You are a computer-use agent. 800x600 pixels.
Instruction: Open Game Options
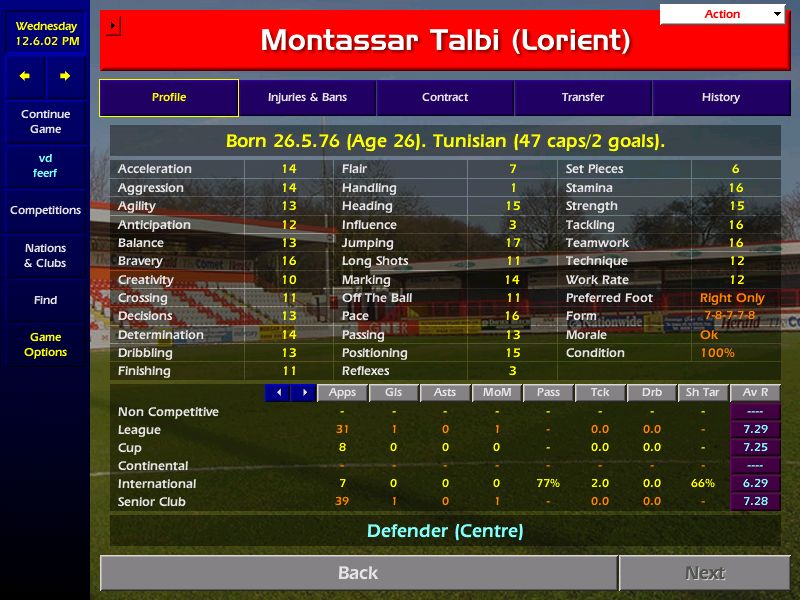(45, 345)
